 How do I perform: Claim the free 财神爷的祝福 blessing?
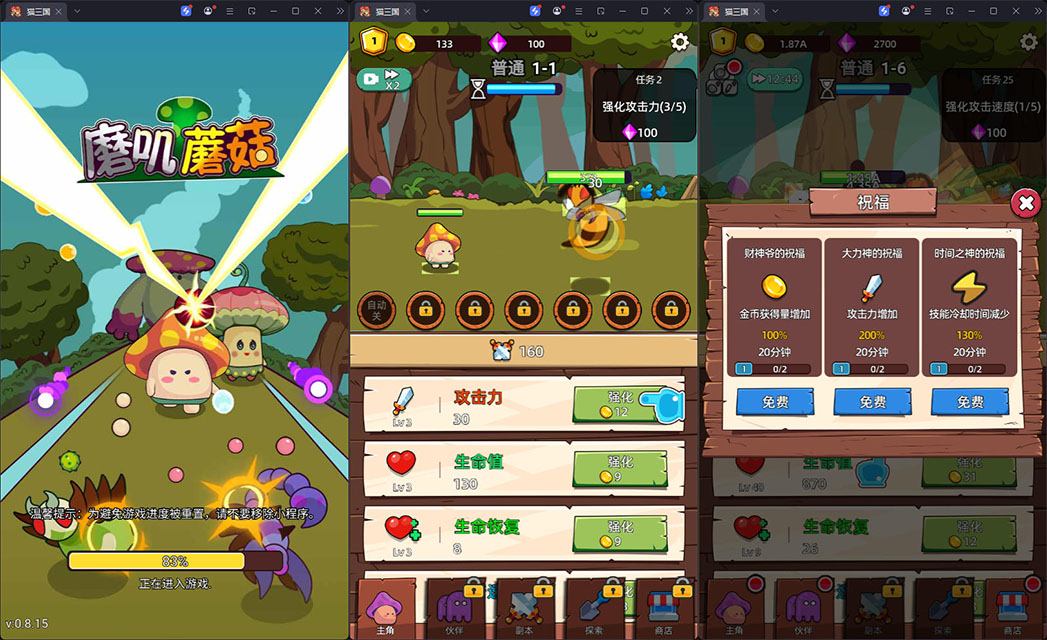(774, 402)
